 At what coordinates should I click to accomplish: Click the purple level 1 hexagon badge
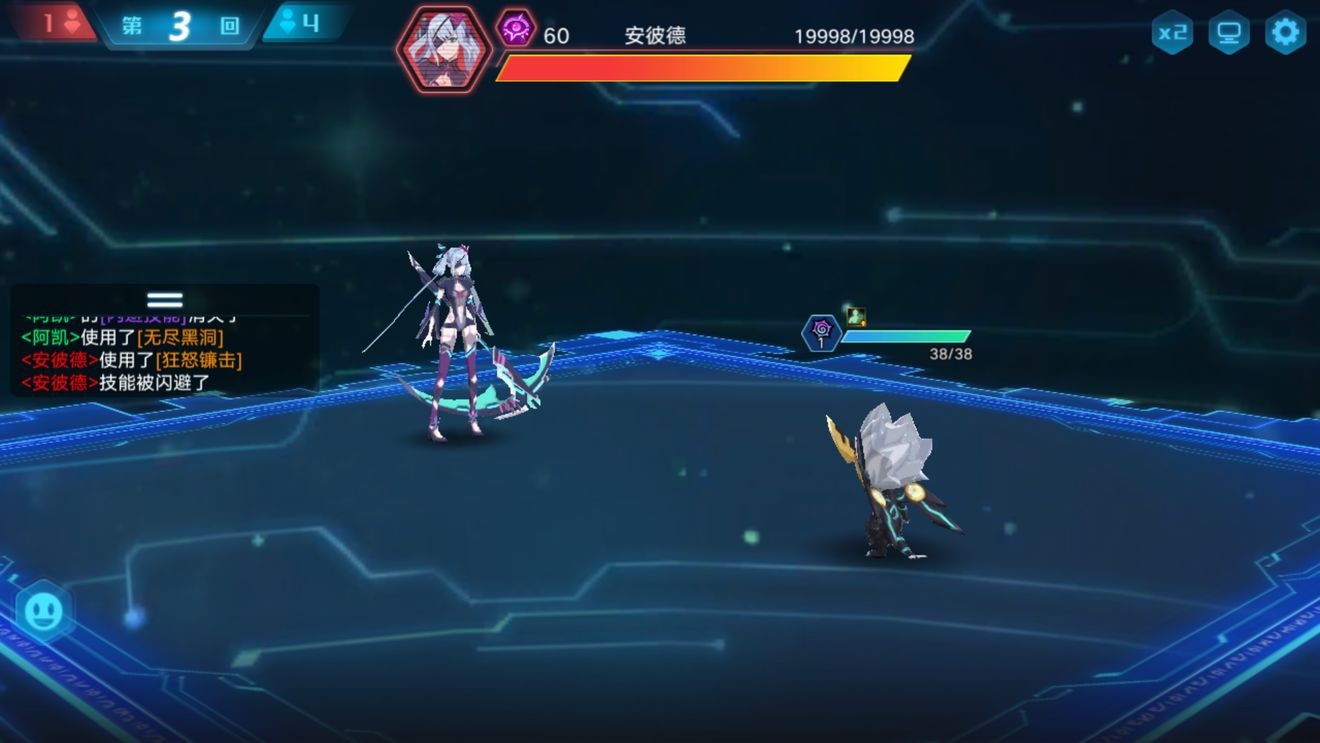(823, 334)
